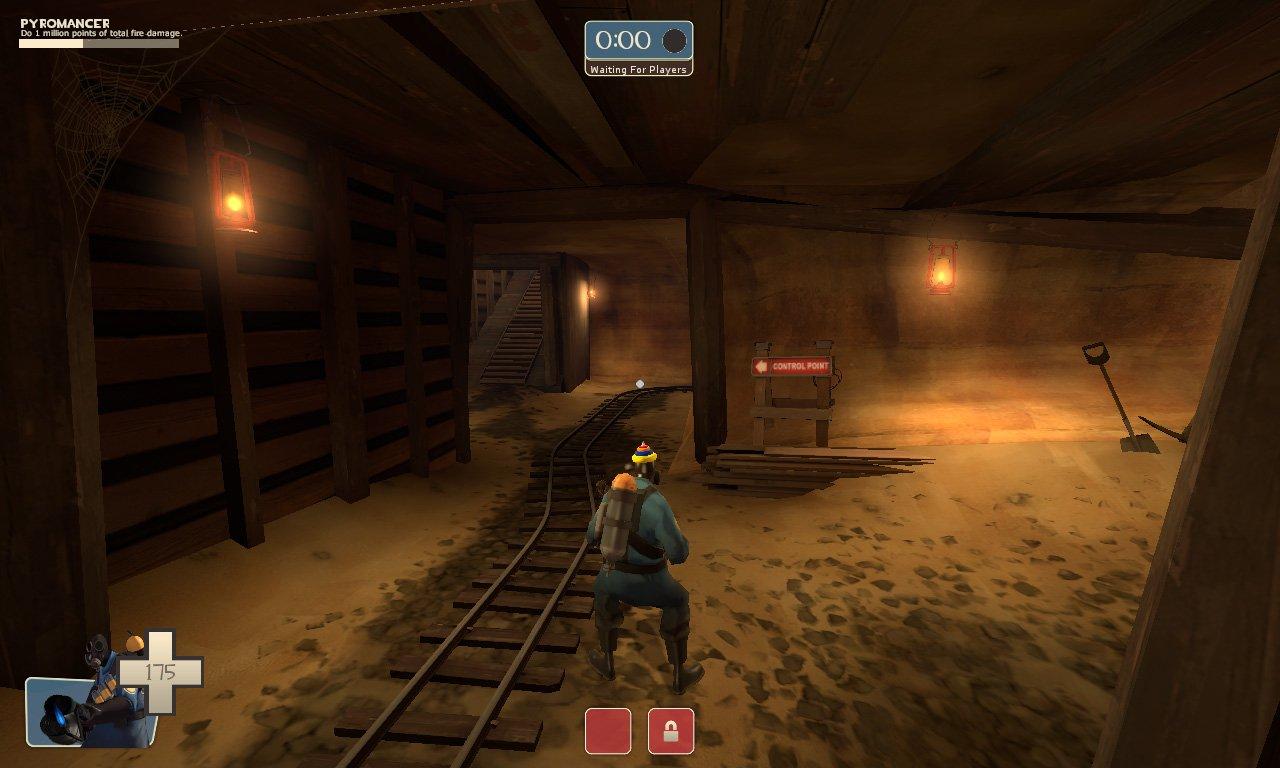Select the unlocked red control point icon

tap(608, 730)
